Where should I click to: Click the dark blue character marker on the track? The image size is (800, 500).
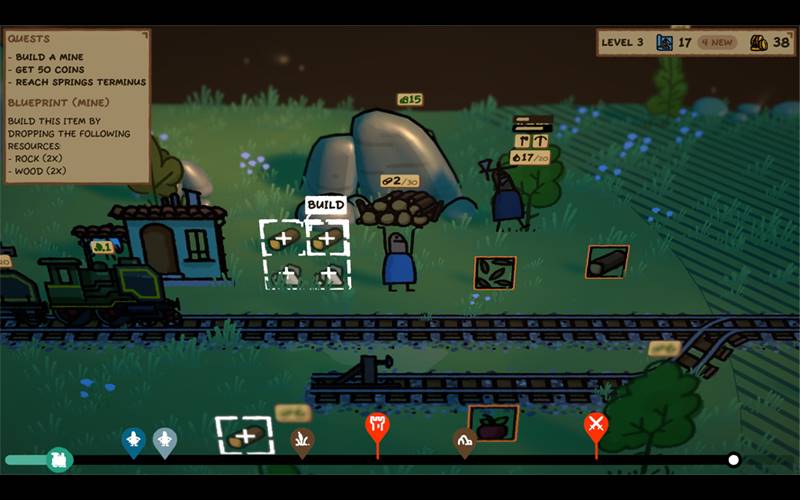coord(133,440)
